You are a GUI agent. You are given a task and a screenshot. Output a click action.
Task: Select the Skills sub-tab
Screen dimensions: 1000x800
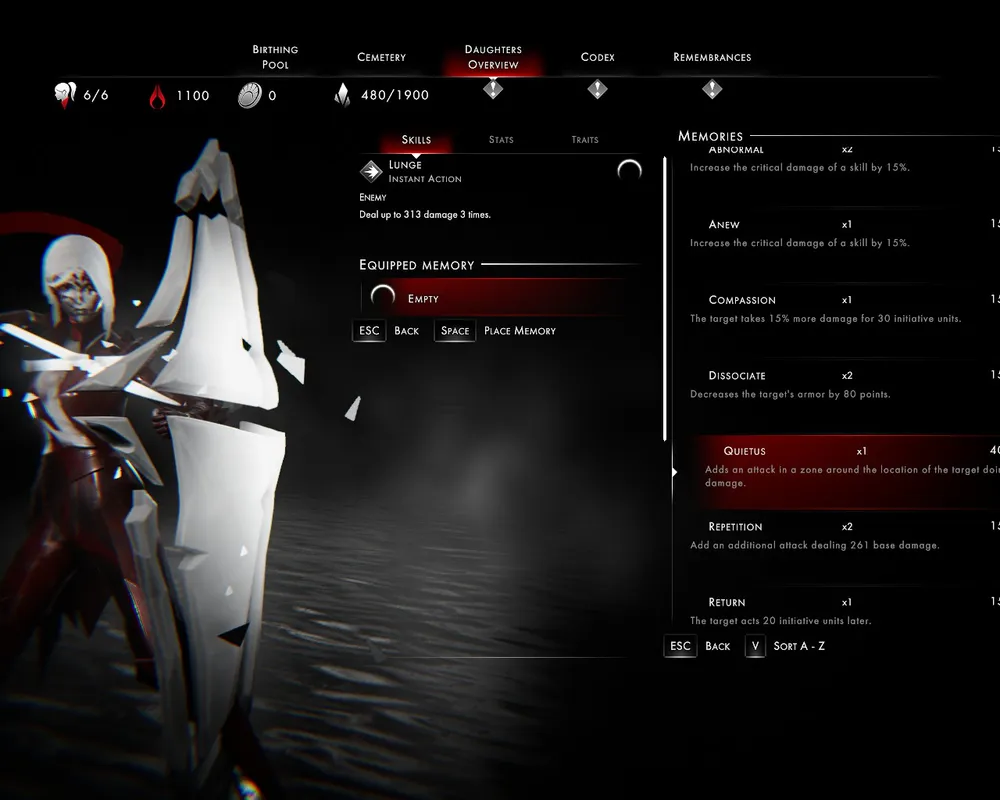(416, 140)
